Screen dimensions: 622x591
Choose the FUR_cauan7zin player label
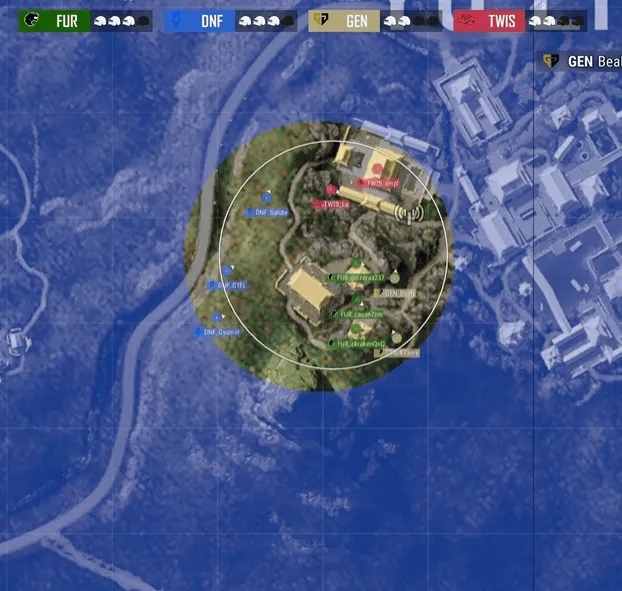[358, 314]
